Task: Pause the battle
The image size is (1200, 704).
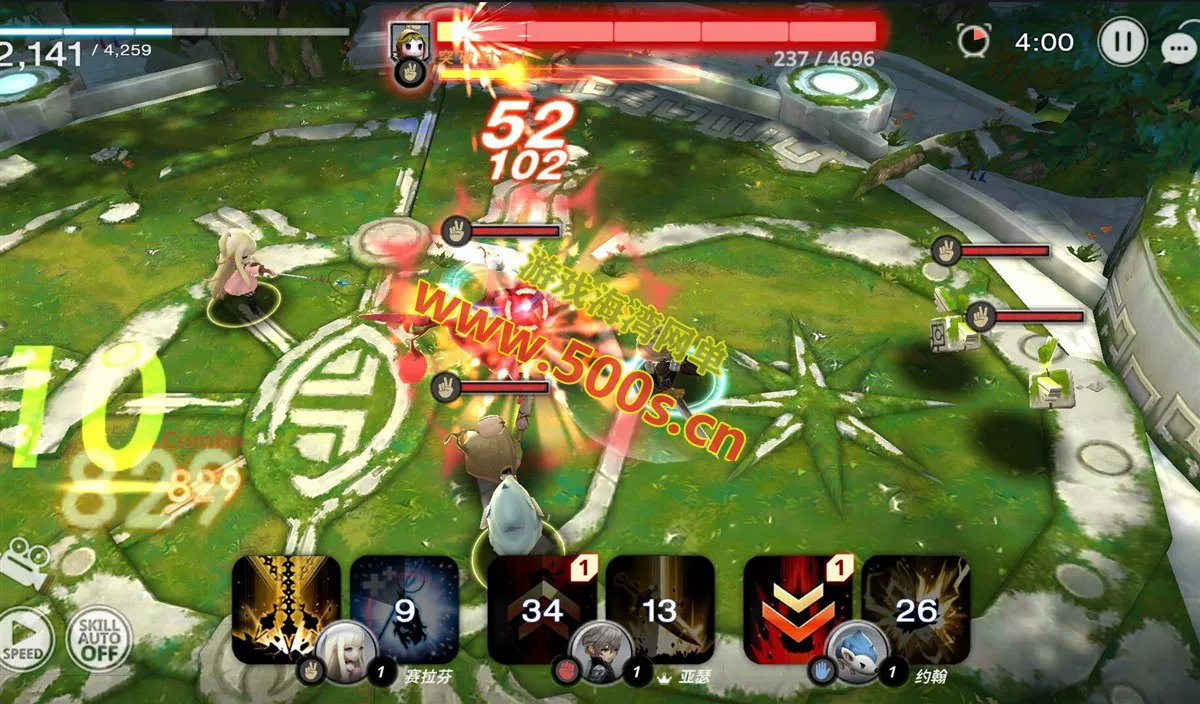Action: click(1122, 43)
